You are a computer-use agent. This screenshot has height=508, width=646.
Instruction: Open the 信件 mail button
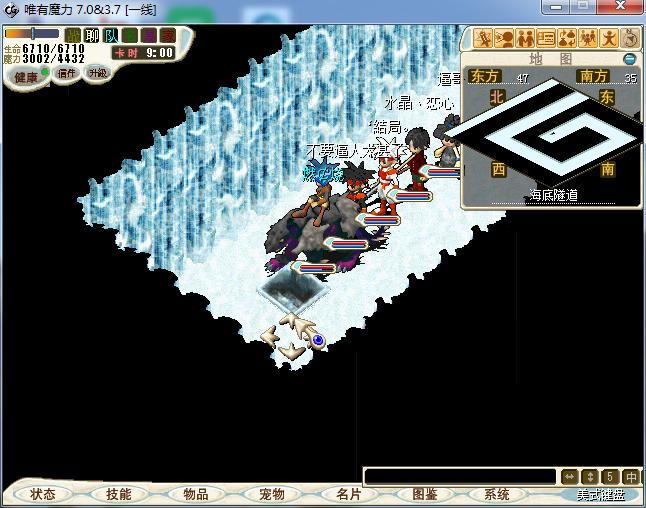click(x=67, y=73)
